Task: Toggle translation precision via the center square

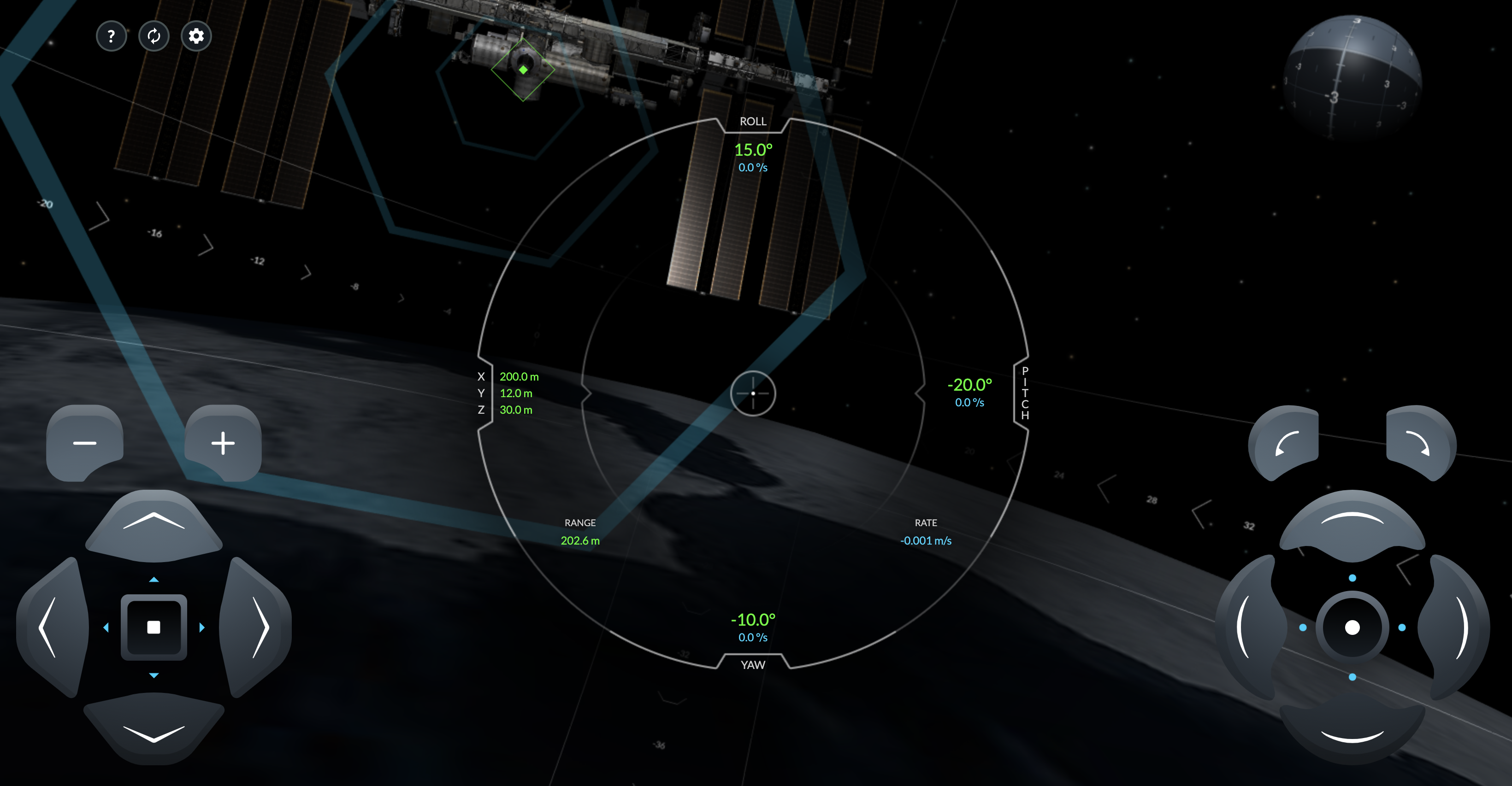Action: coord(154,627)
